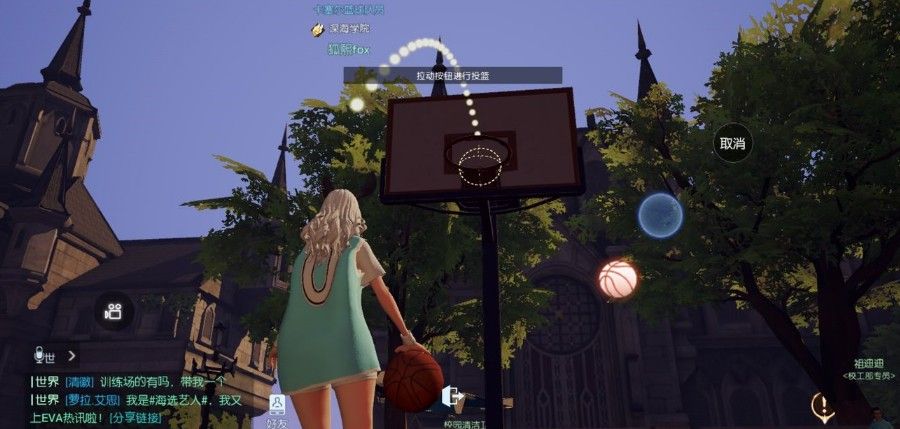Viewport: 900px width, 429px height.
Task: Open the camera recording mode icon
Action: point(114,311)
